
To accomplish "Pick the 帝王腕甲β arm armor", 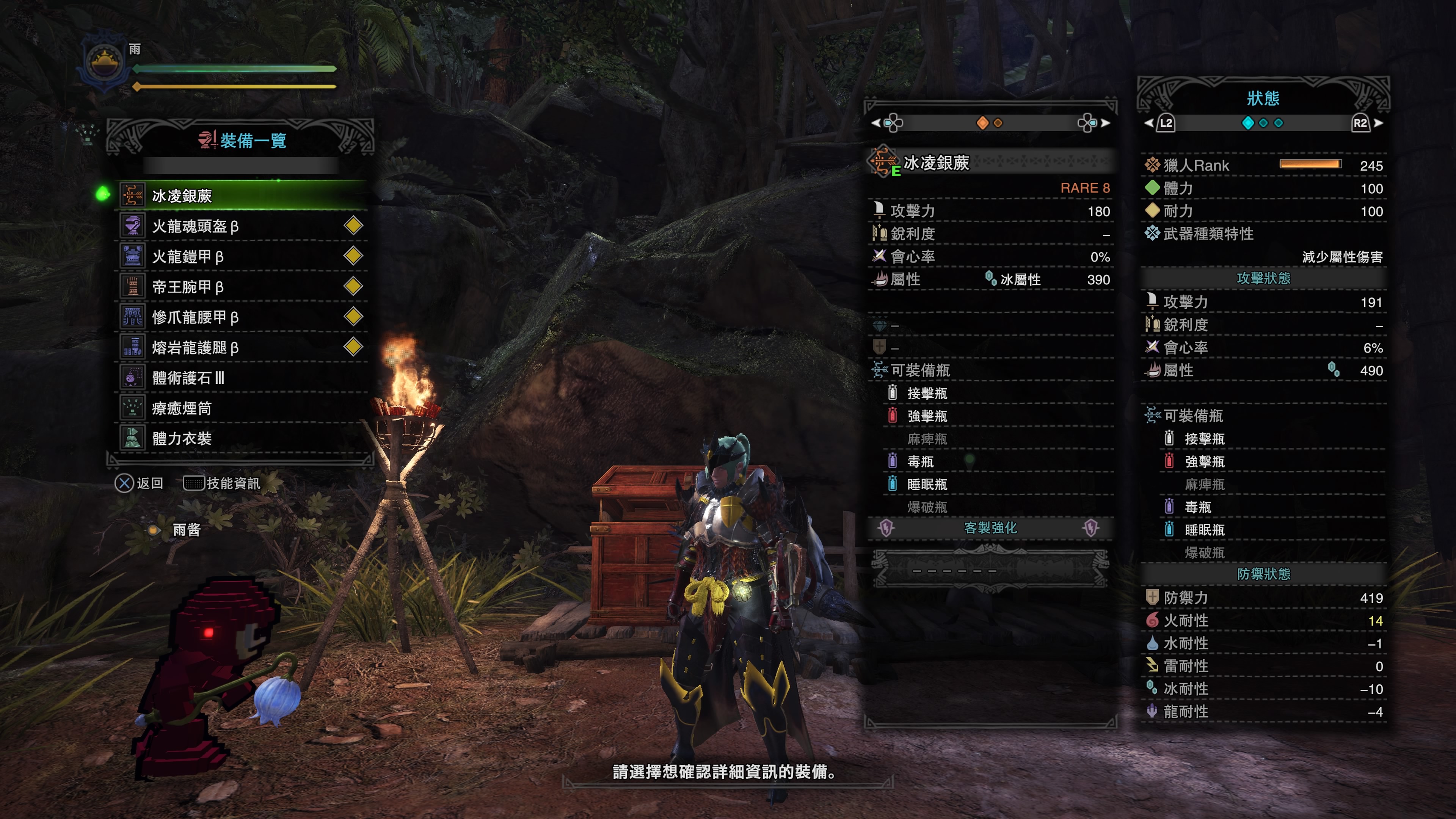I will point(243,287).
